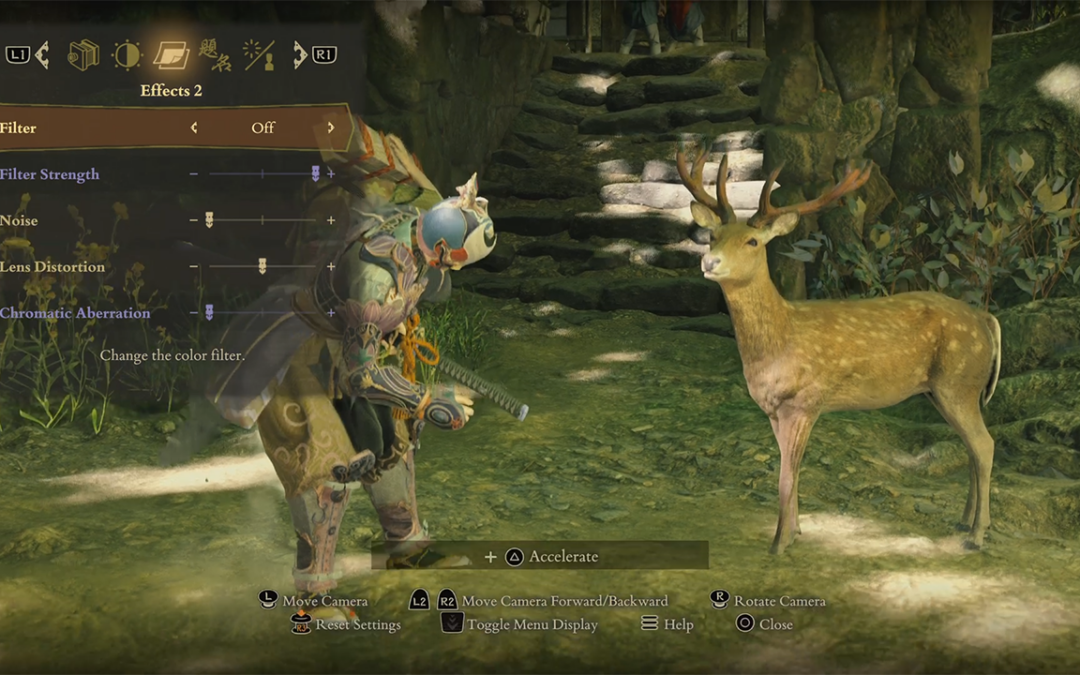Select the Effects 2 layered-sheets tab
The width and height of the screenshot is (1080, 675).
pos(171,55)
